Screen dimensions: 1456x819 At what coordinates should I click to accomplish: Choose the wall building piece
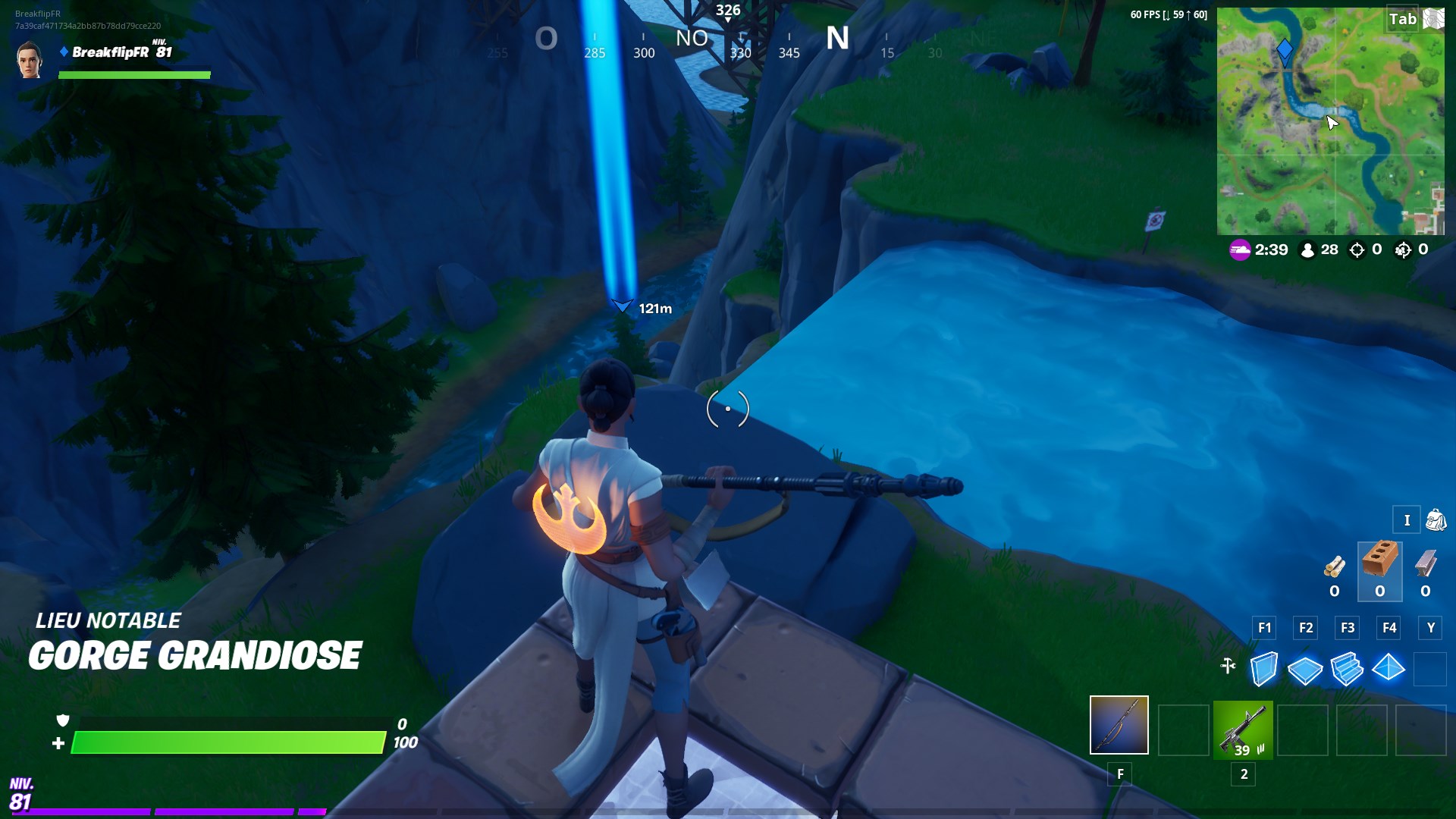pos(1265,668)
